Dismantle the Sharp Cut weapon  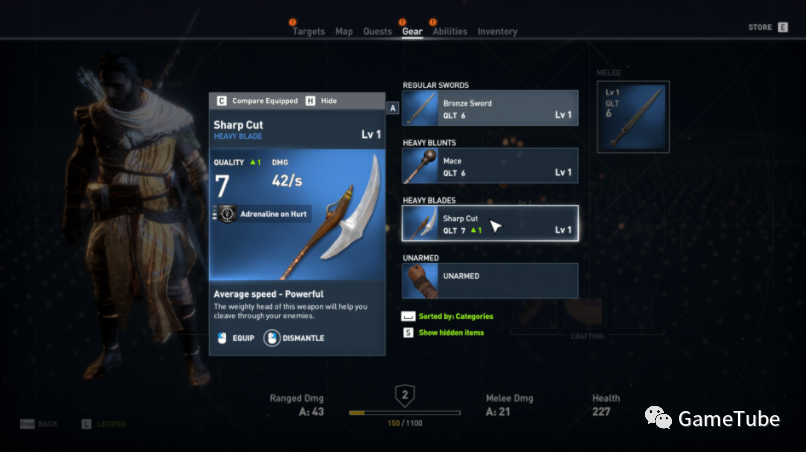coord(294,338)
